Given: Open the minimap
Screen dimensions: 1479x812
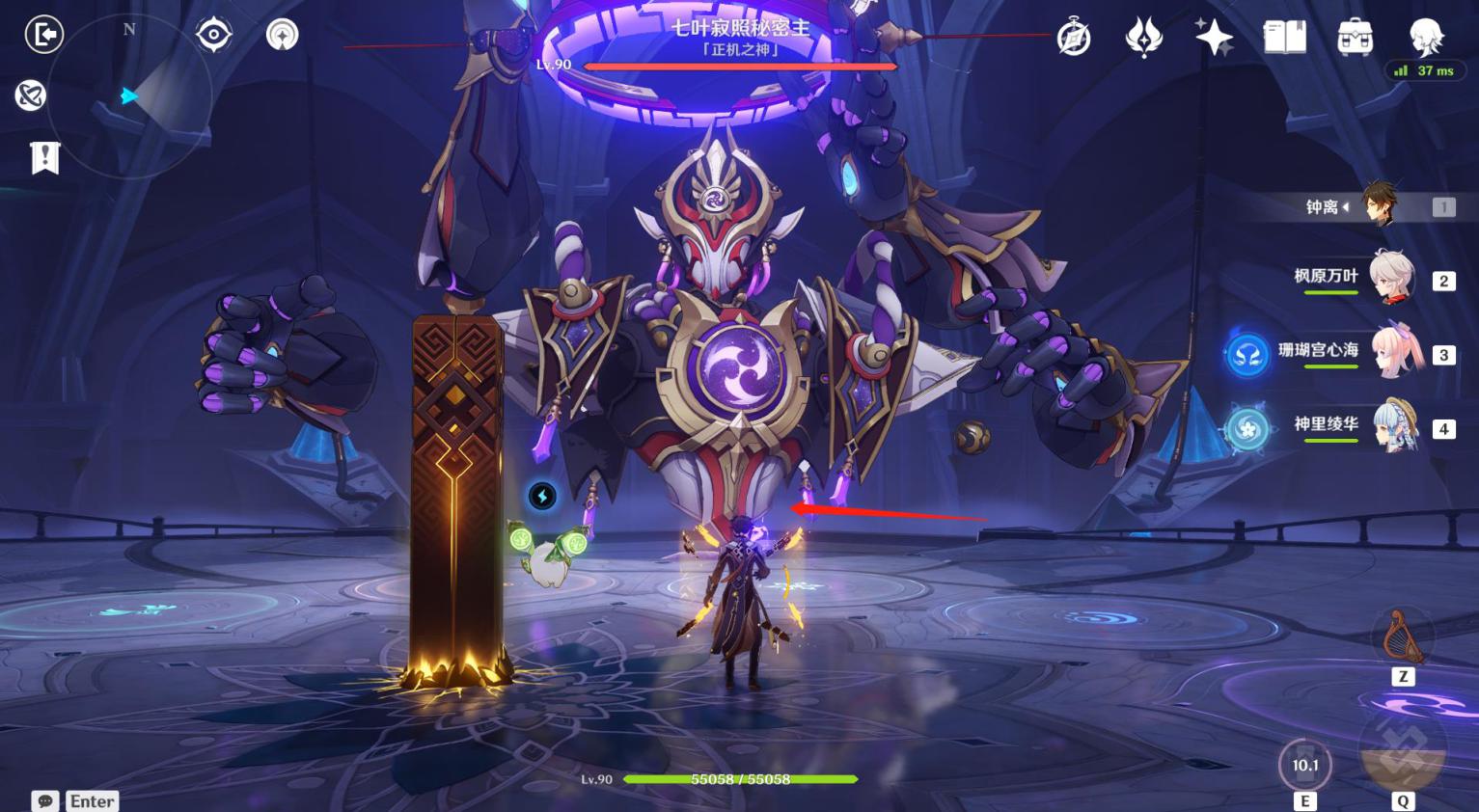Looking at the screenshot, I should tap(128, 96).
